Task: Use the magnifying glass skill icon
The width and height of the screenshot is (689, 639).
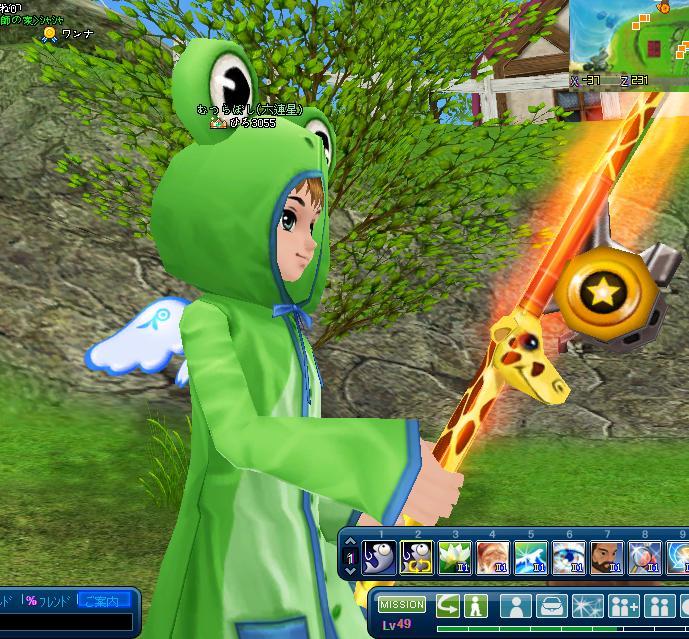Action: (642, 558)
